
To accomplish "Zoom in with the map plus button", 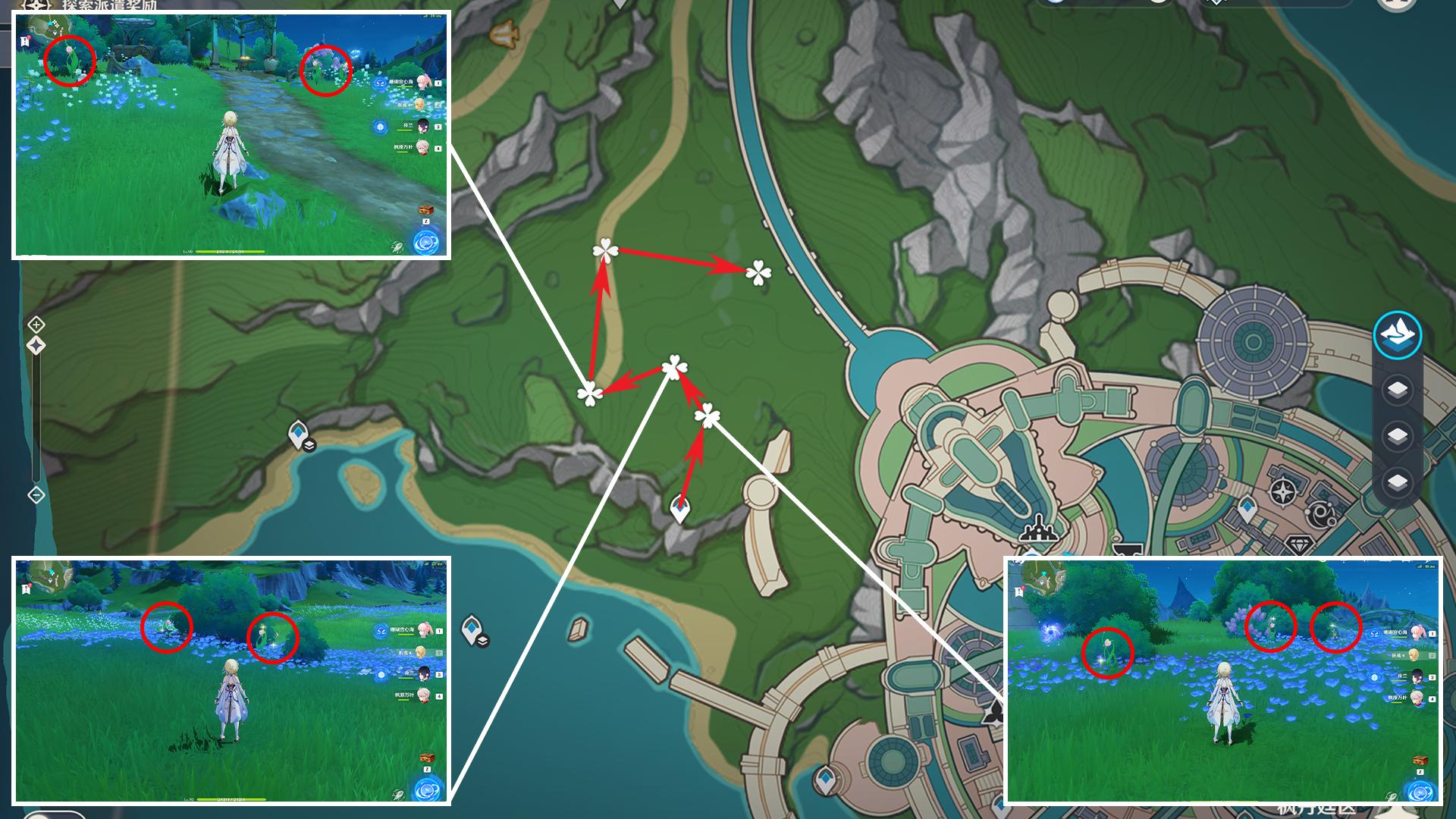I will [x=36, y=325].
